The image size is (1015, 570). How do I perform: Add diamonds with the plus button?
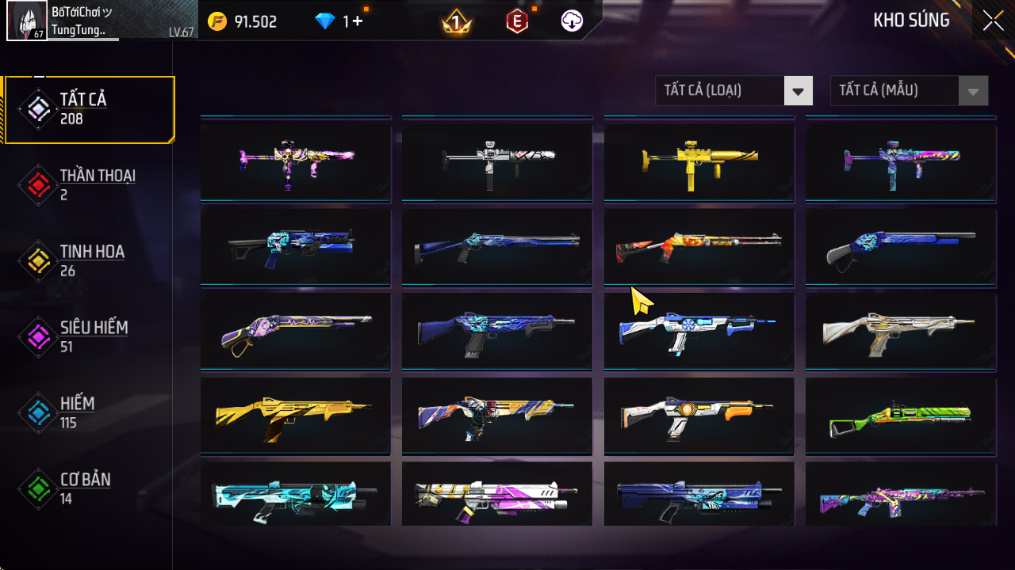tap(358, 21)
